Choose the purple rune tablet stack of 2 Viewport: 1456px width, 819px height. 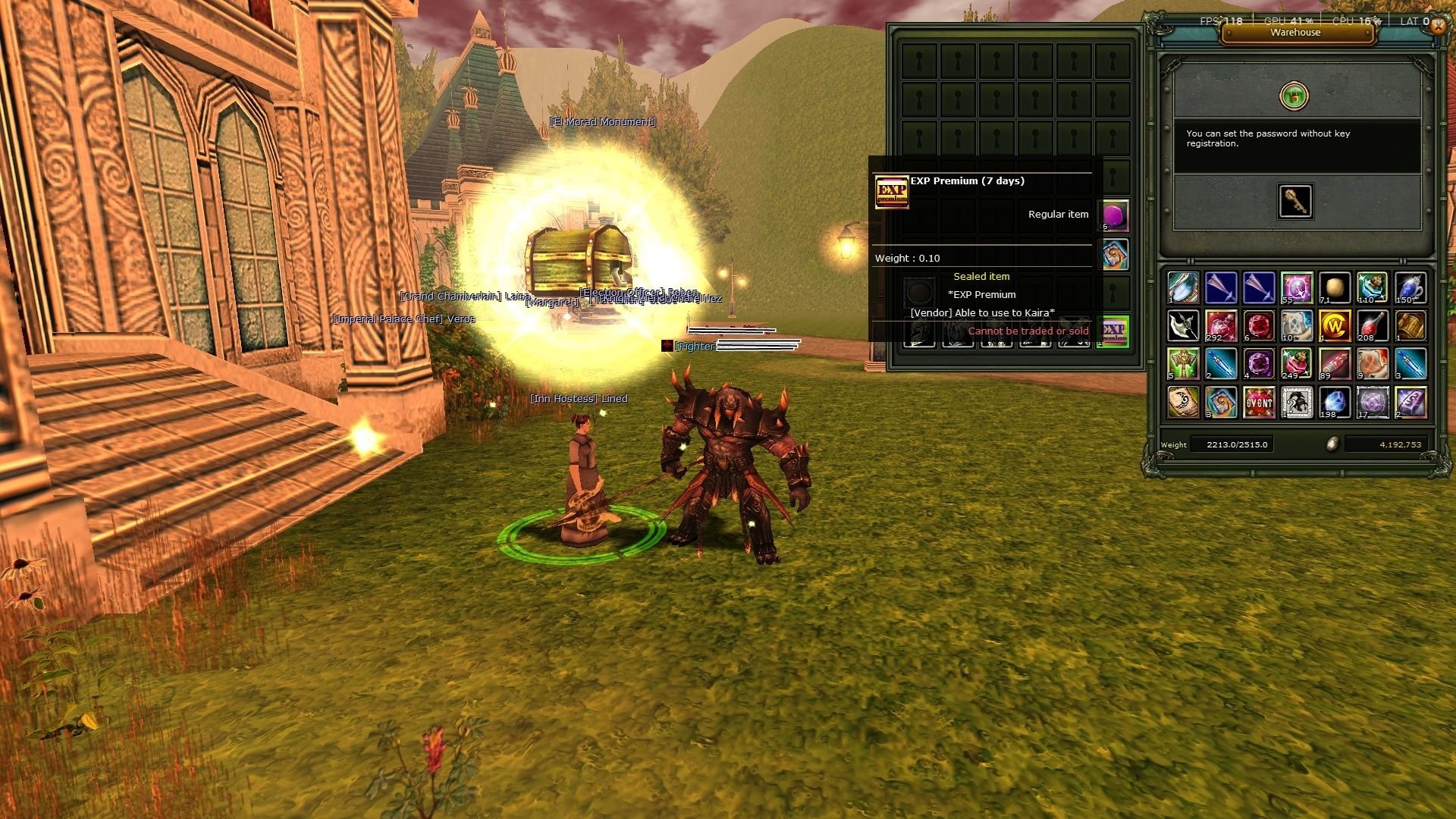1410,403
